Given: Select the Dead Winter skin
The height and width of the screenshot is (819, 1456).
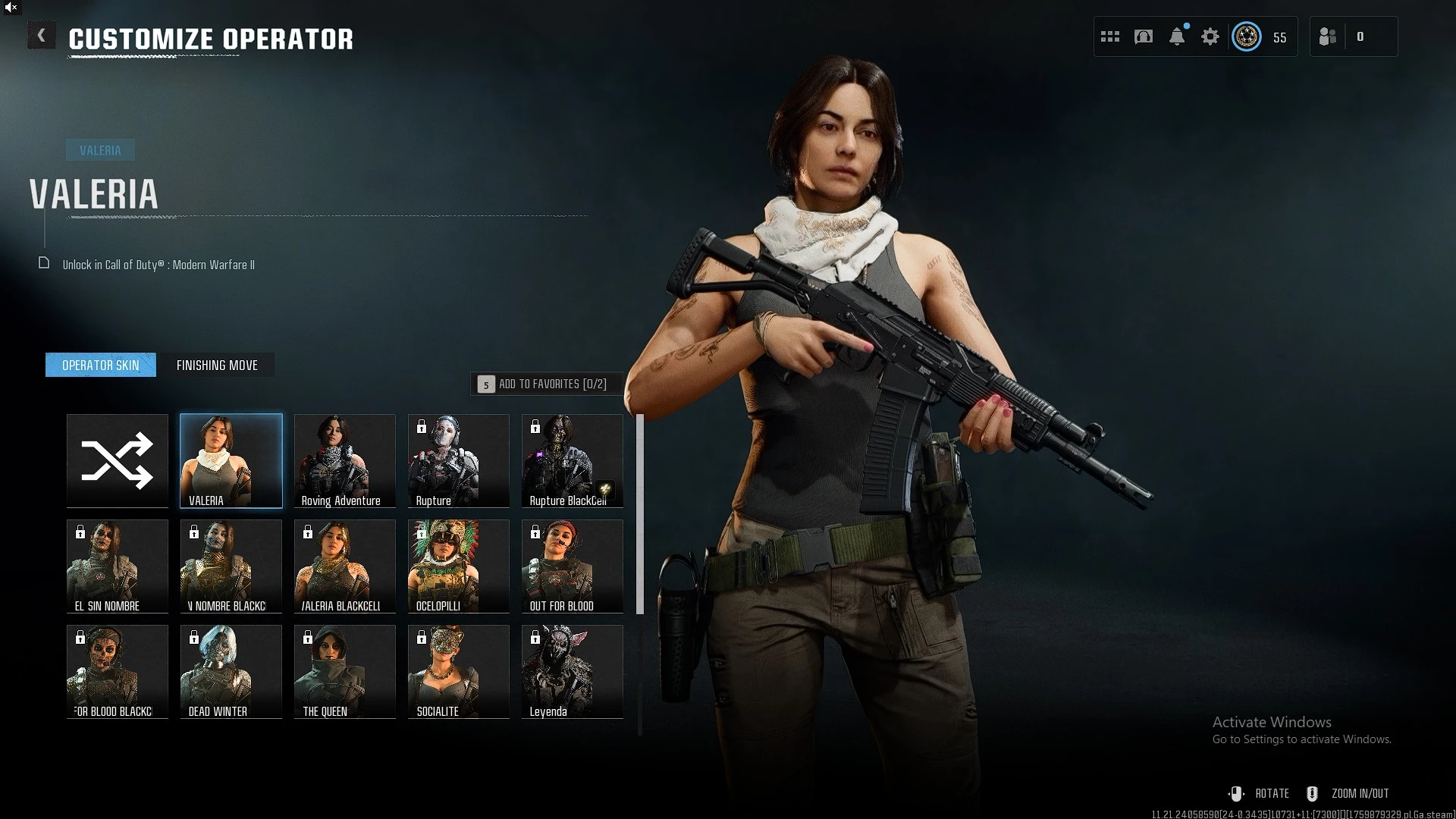Looking at the screenshot, I should coord(231,671).
